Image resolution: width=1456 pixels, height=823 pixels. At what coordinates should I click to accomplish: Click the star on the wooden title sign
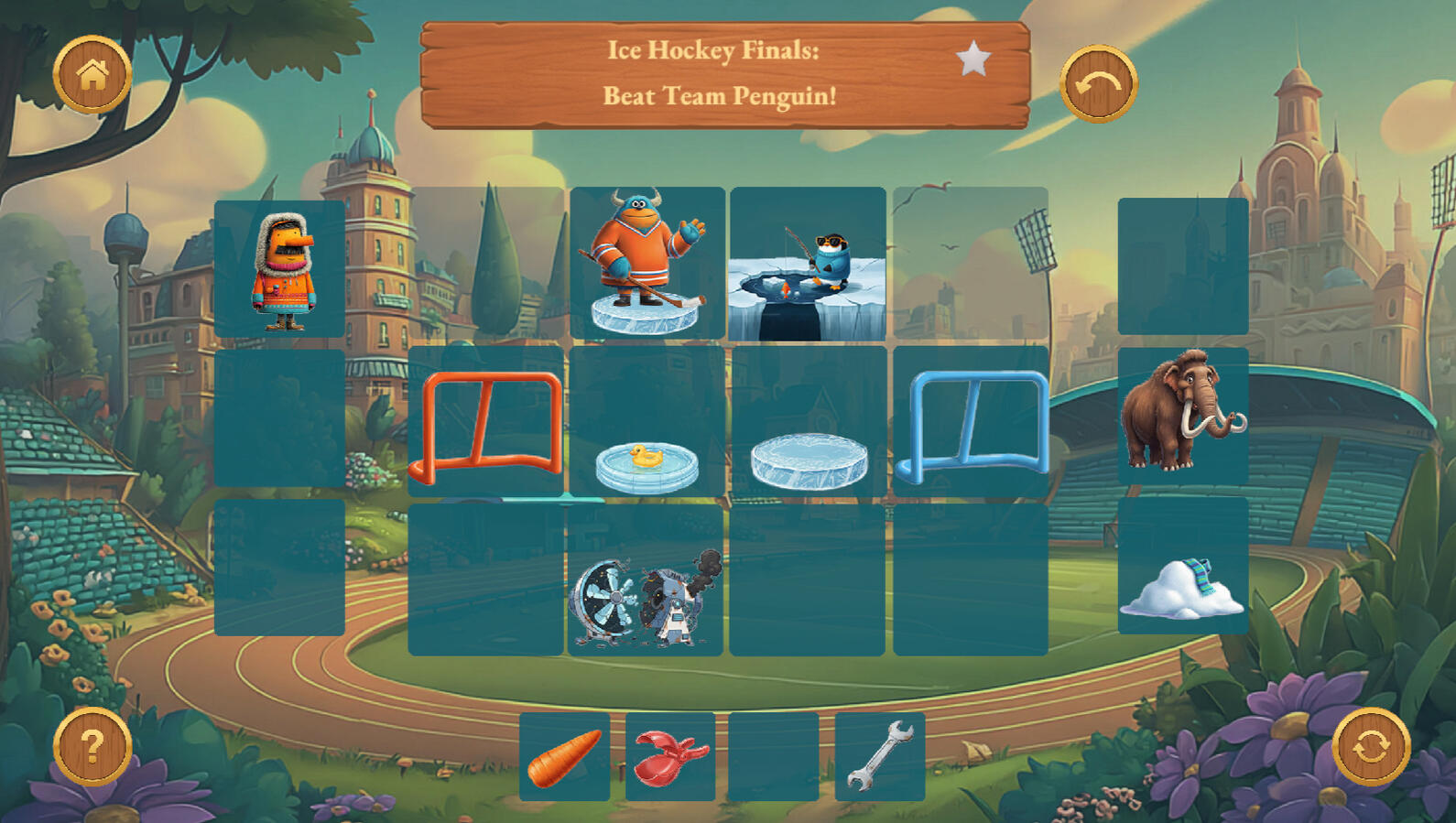click(973, 60)
